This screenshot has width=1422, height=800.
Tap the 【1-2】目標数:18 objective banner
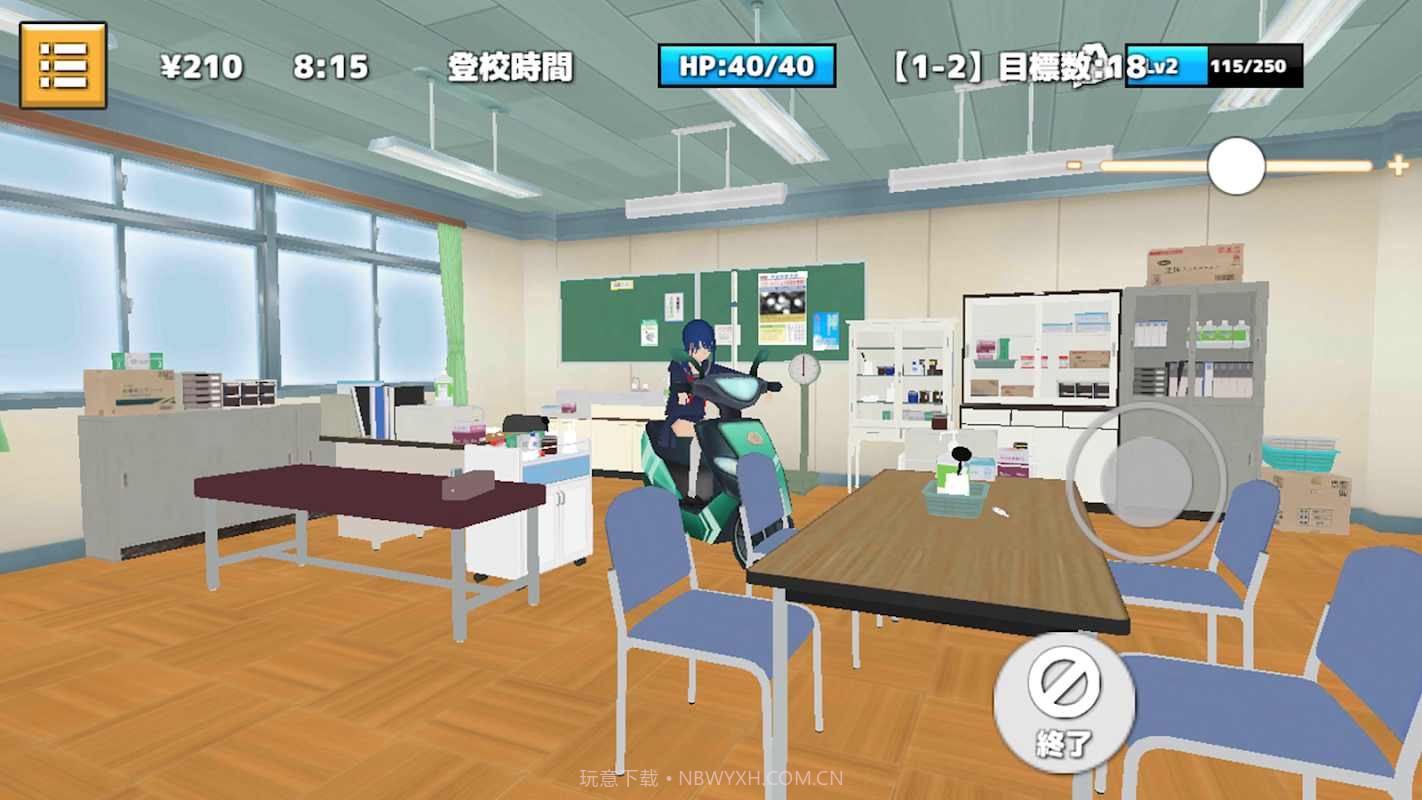click(1005, 66)
